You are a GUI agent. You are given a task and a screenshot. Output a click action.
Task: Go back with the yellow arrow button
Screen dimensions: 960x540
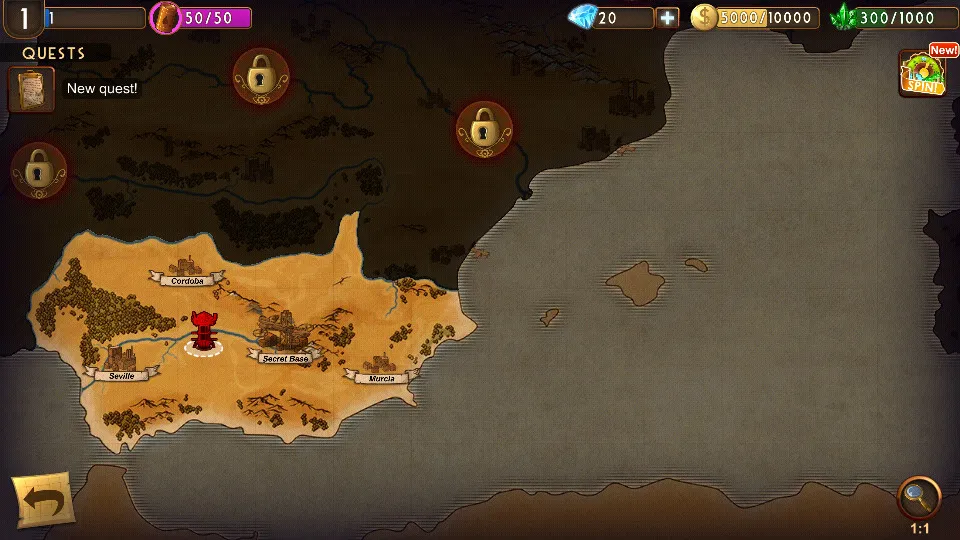click(x=42, y=499)
